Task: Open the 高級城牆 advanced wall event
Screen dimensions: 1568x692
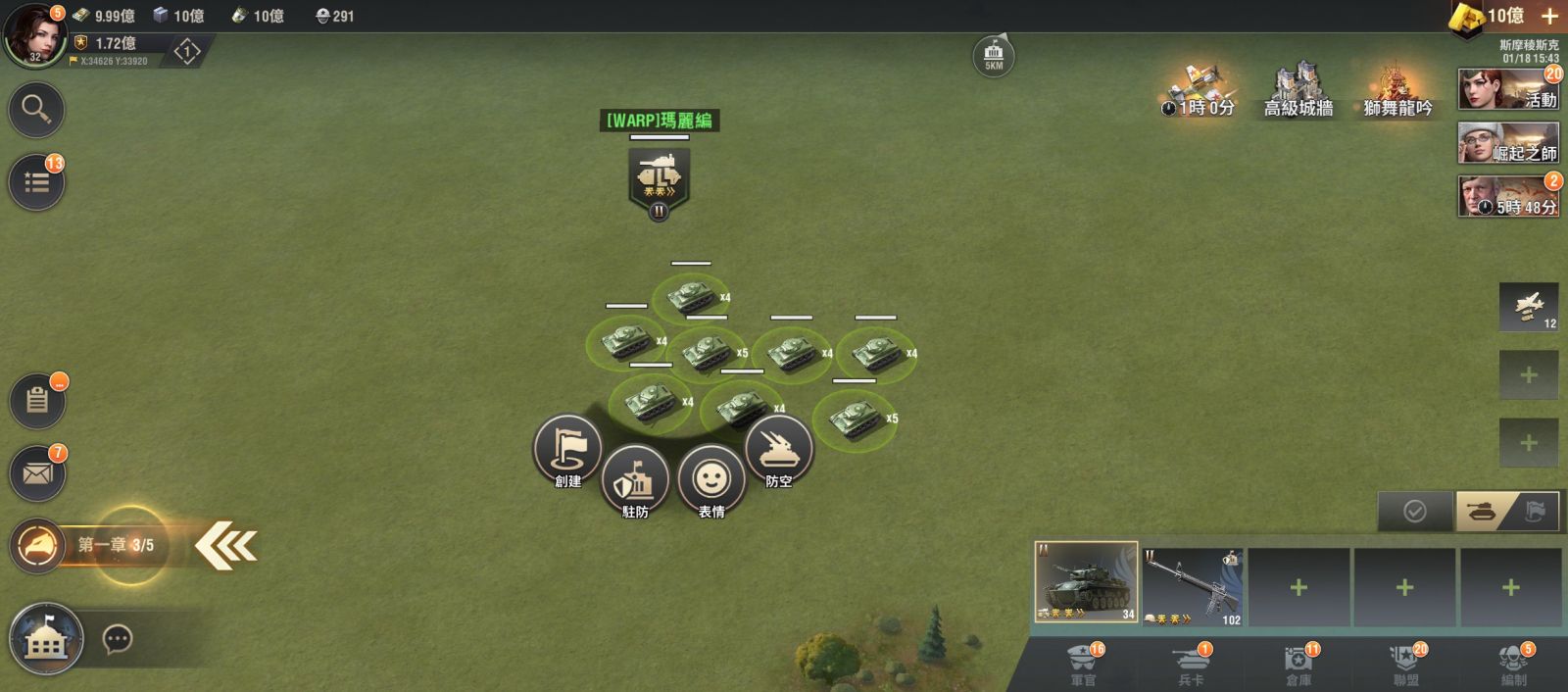Action: [x=1298, y=88]
